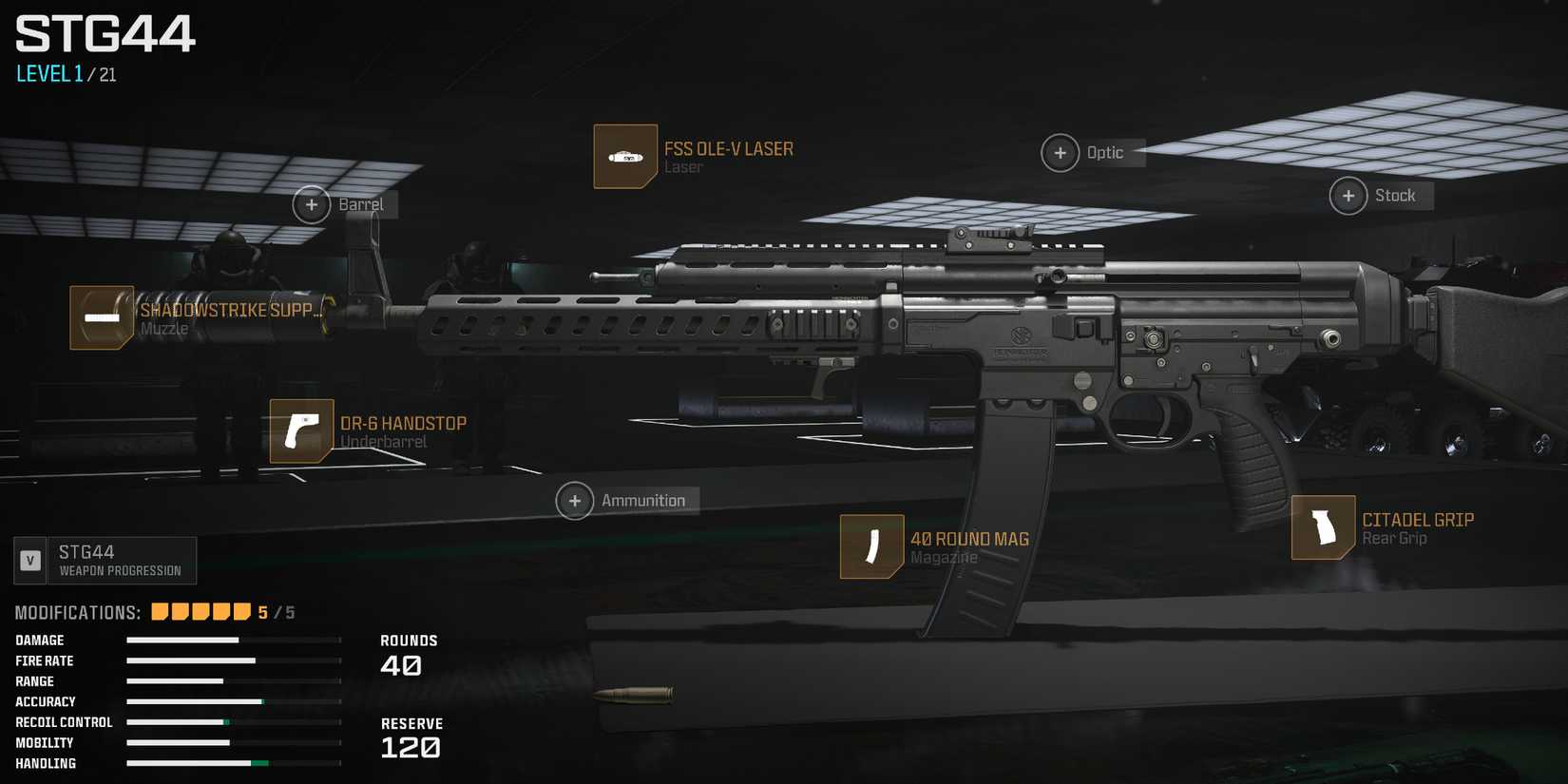Image resolution: width=1568 pixels, height=784 pixels.
Task: Select the 40 Round Mag magazine icon
Action: click(x=870, y=547)
